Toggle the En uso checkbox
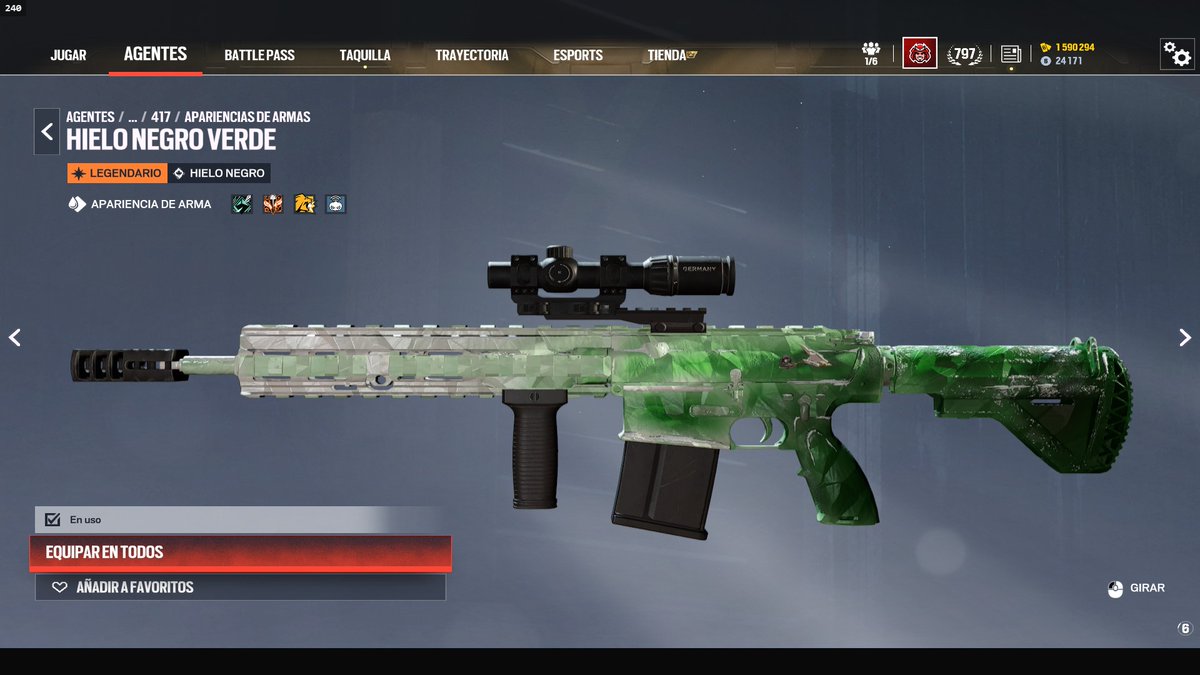Viewport: 1200px width, 675px height. (53, 520)
